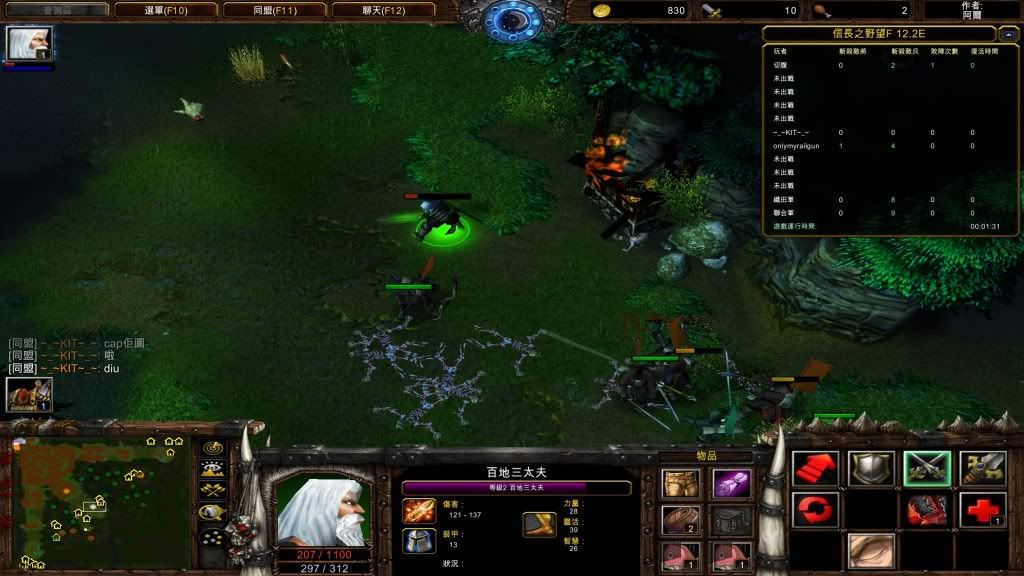The image size is (1024, 576).
Task: Click the red upward stairs arrow command
Action: [x=815, y=468]
